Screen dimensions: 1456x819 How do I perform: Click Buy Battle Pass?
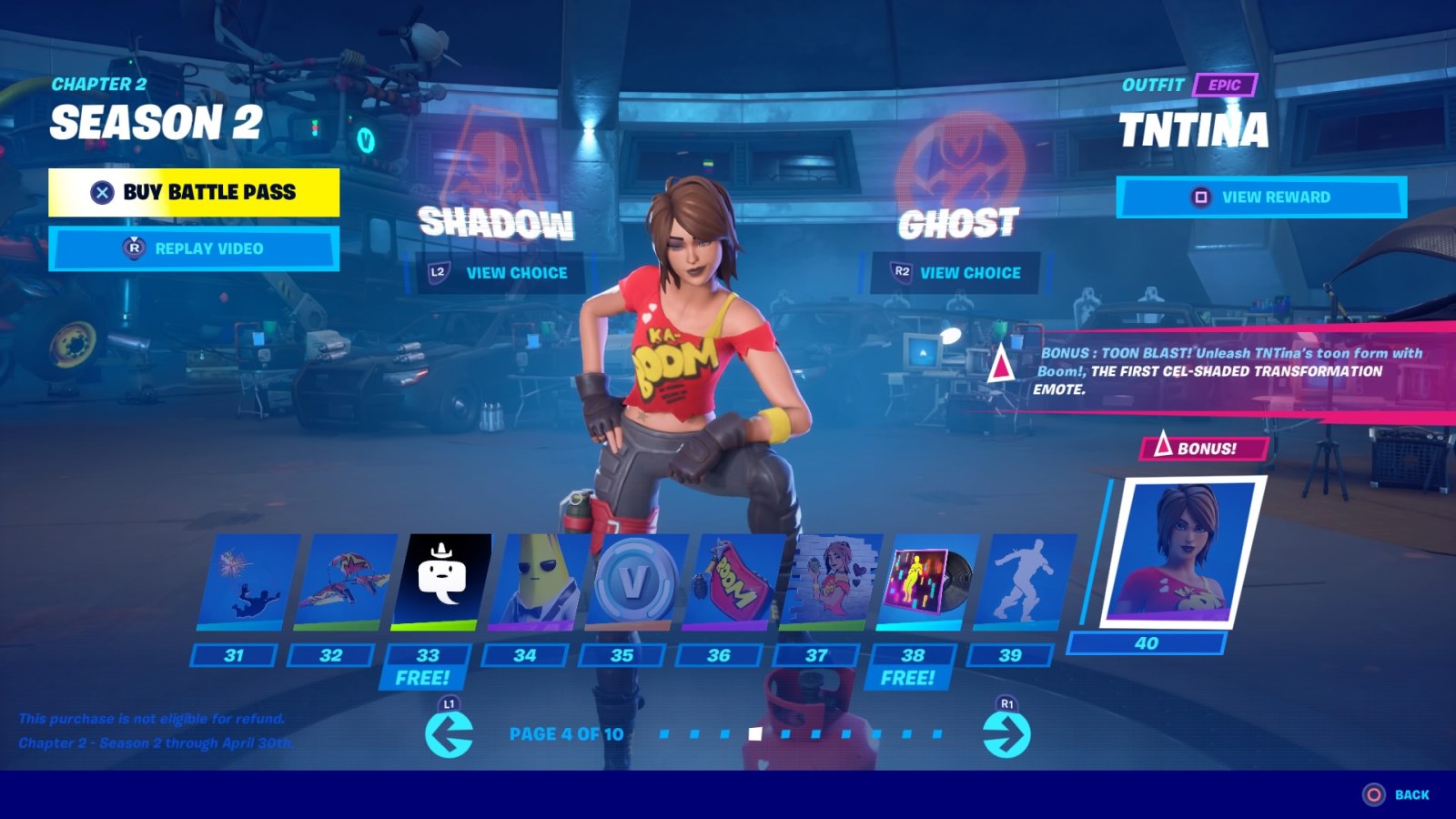(193, 193)
